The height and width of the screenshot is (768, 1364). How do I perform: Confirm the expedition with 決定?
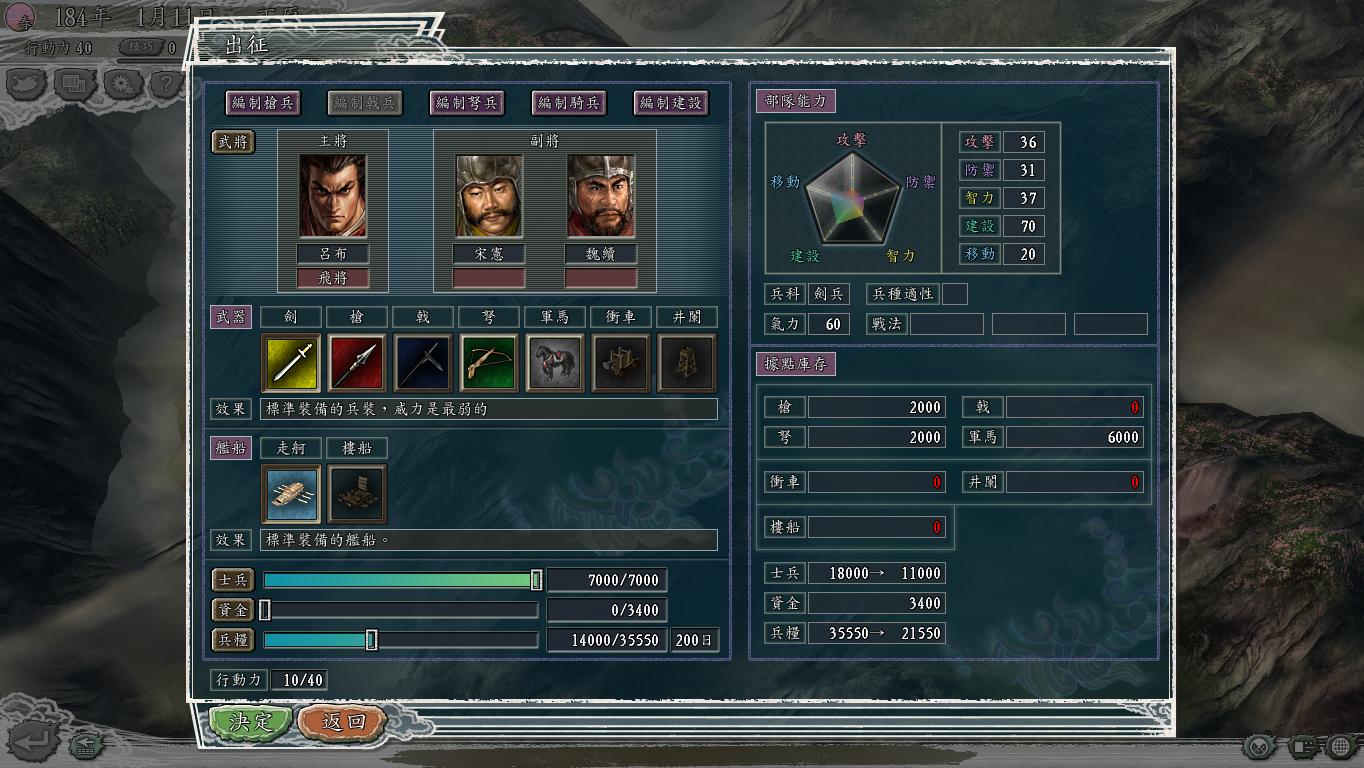tap(250, 722)
